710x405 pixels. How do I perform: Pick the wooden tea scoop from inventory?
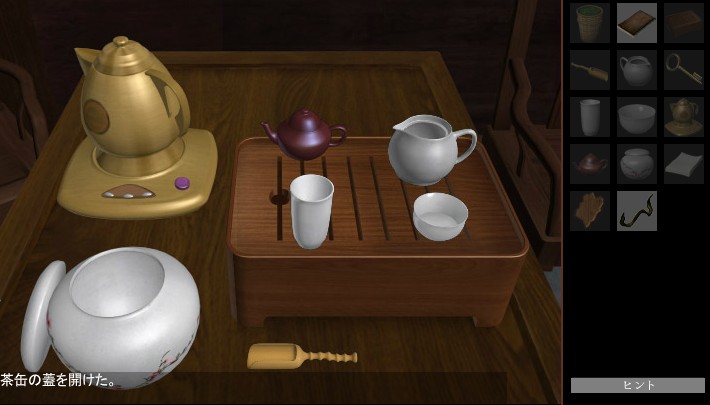tap(590, 70)
